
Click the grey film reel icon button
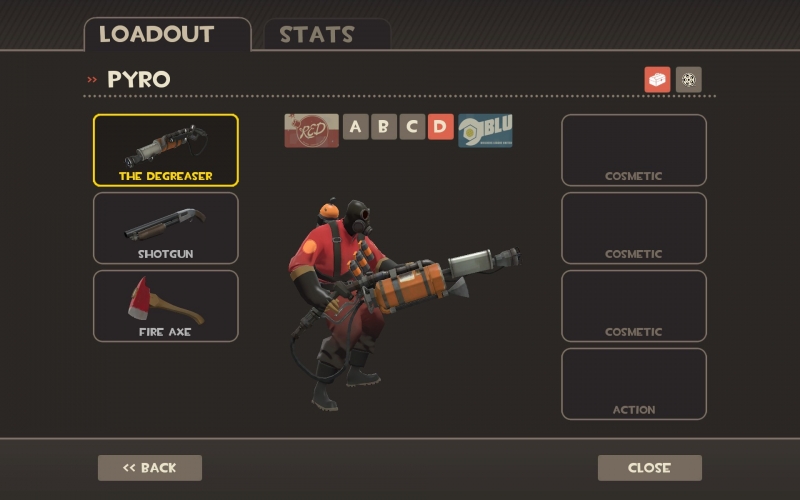coord(689,80)
